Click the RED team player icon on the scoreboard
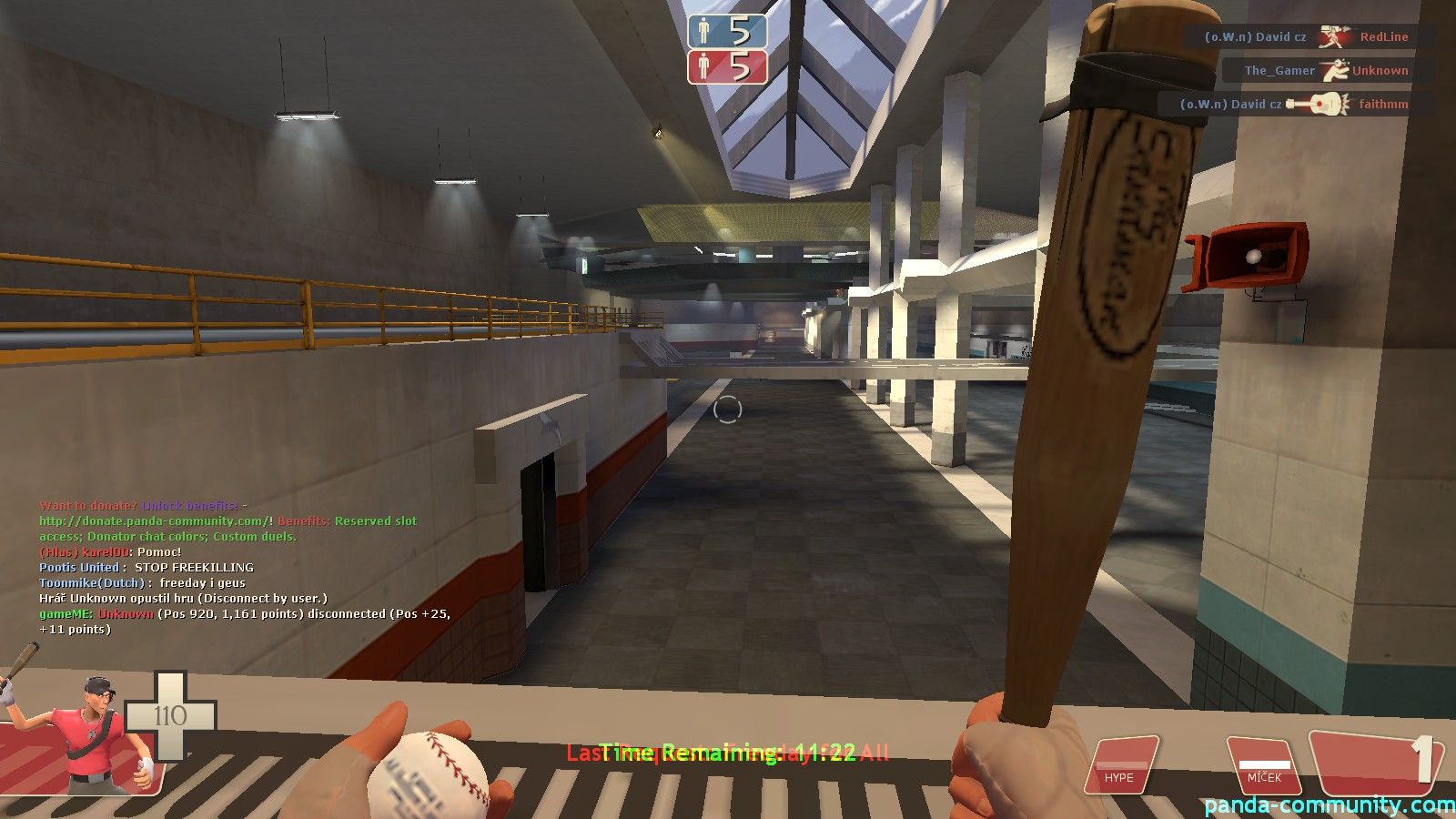Image resolution: width=1456 pixels, height=819 pixels. (702, 66)
